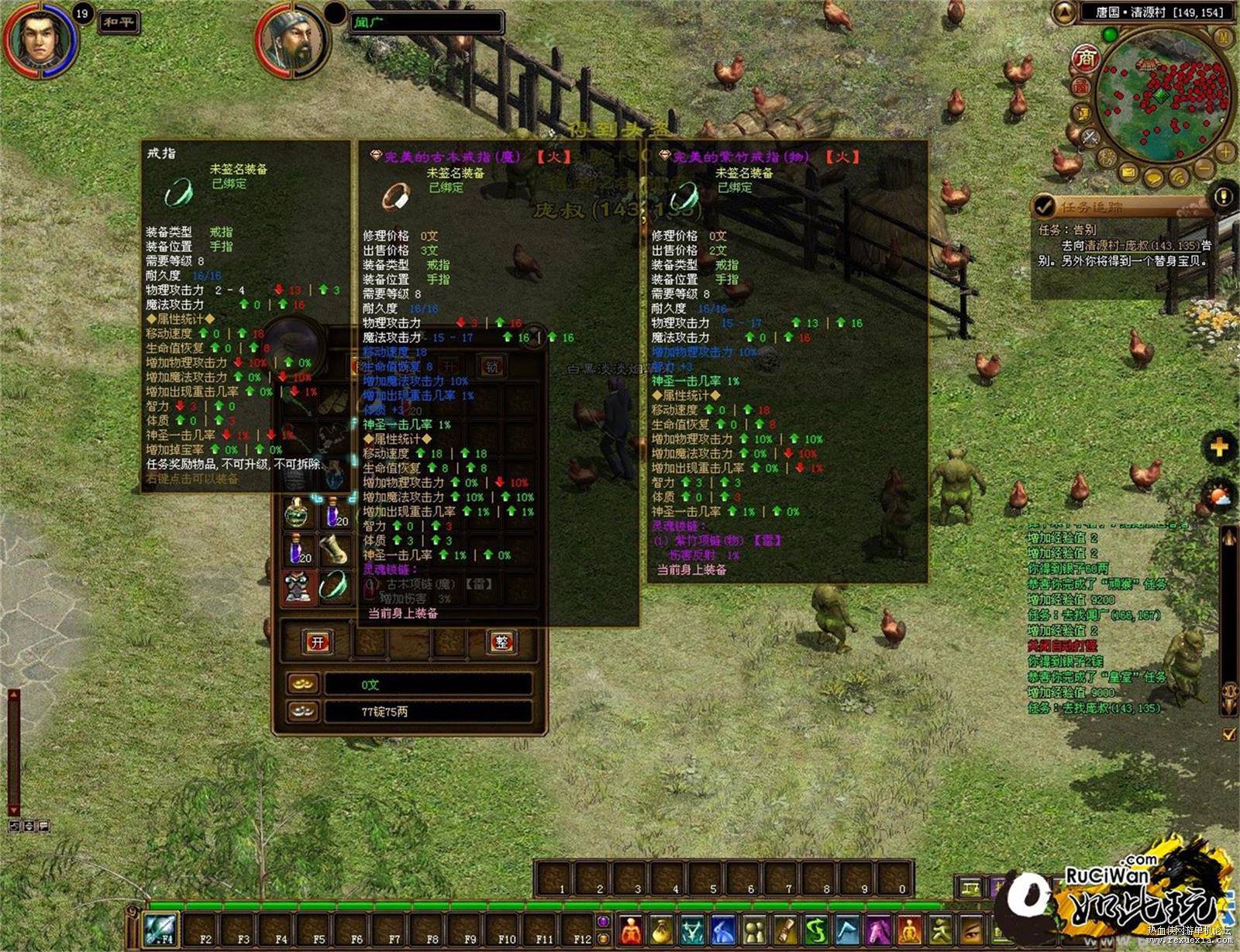Select the beige boot item in bag

click(x=334, y=548)
